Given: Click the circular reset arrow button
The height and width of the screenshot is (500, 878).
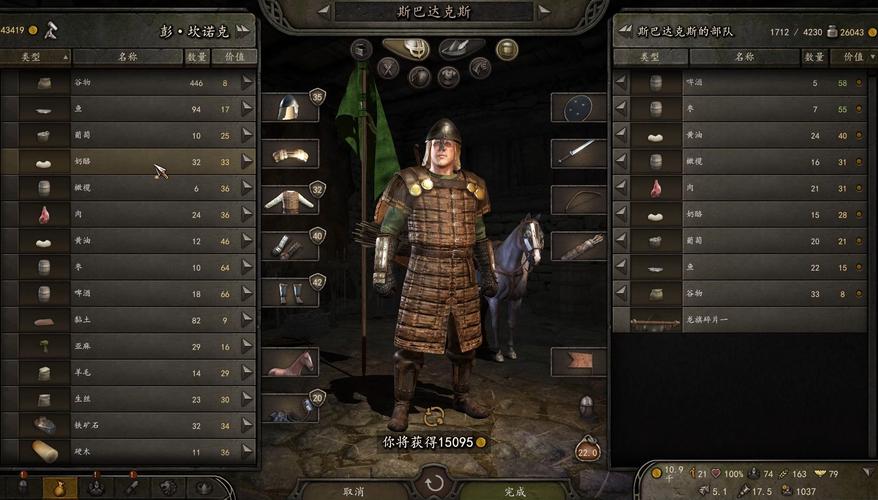Looking at the screenshot, I should coord(434,484).
